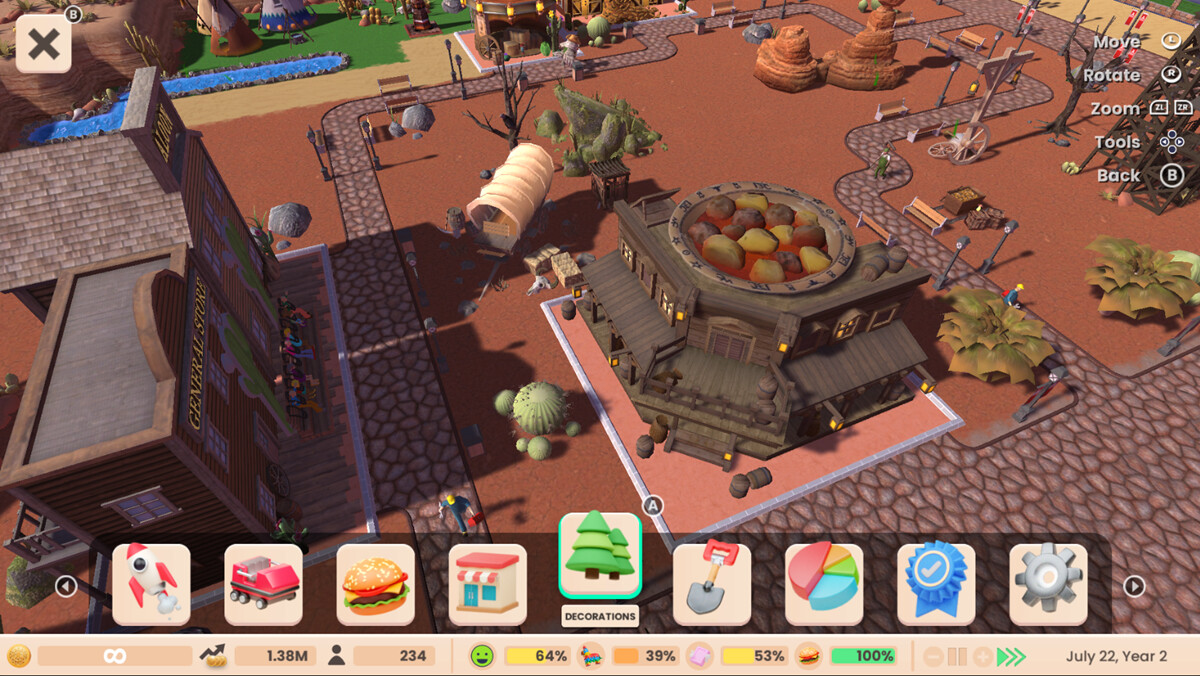Decrease game speed with the minus button
Viewport: 1200px width, 676px height.
click(x=932, y=657)
